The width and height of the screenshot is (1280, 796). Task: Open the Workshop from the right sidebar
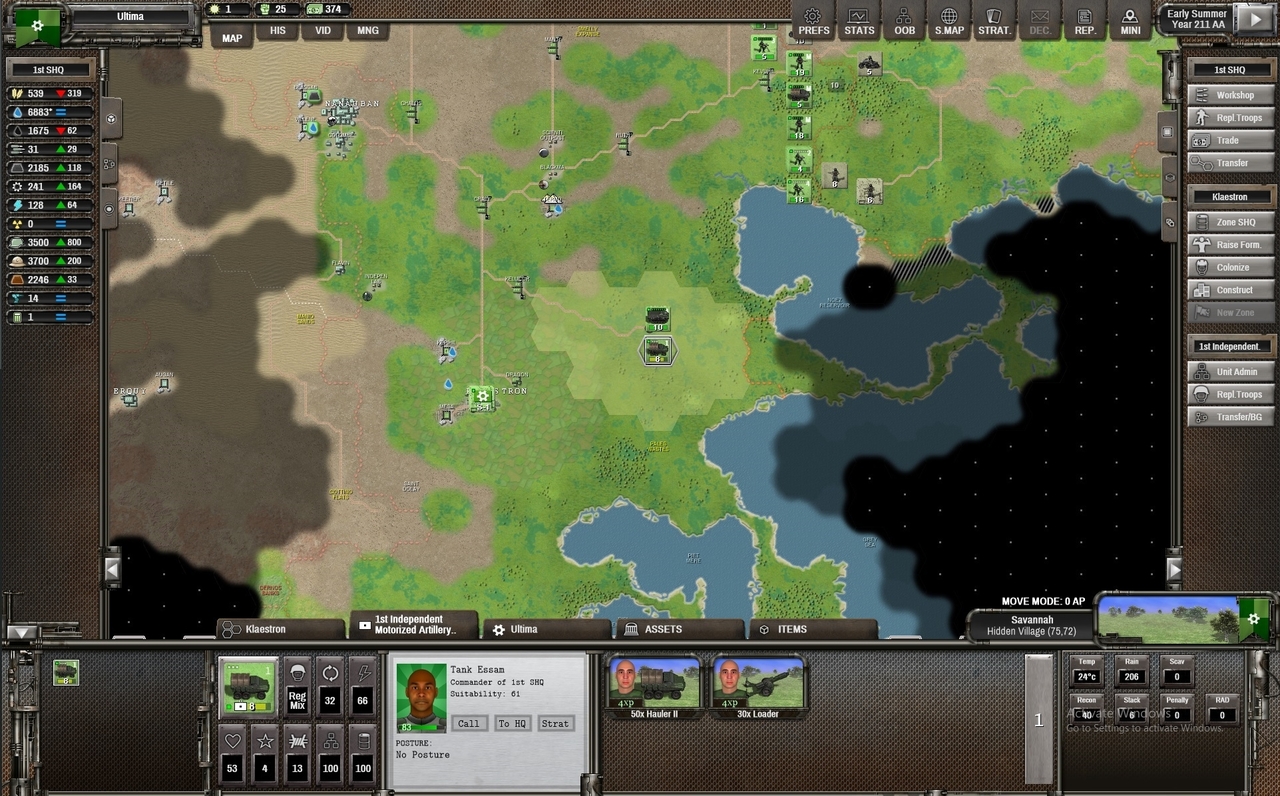click(1231, 95)
